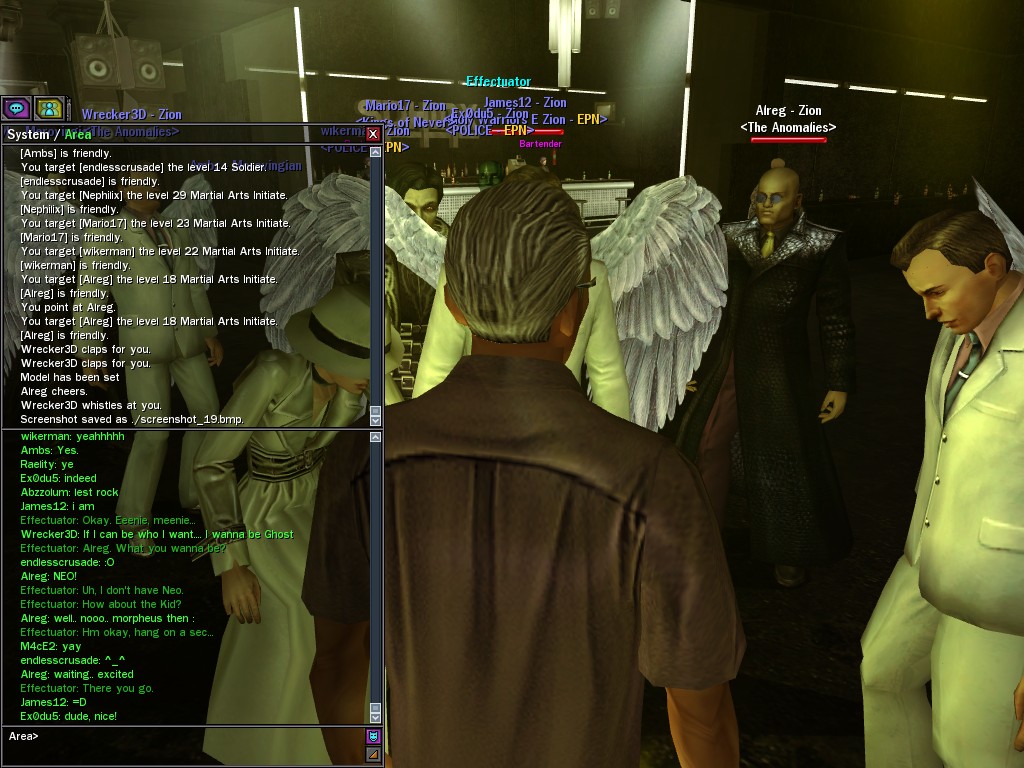Open the yellow team members icon
This screenshot has height=768, width=1024.
(x=48, y=108)
